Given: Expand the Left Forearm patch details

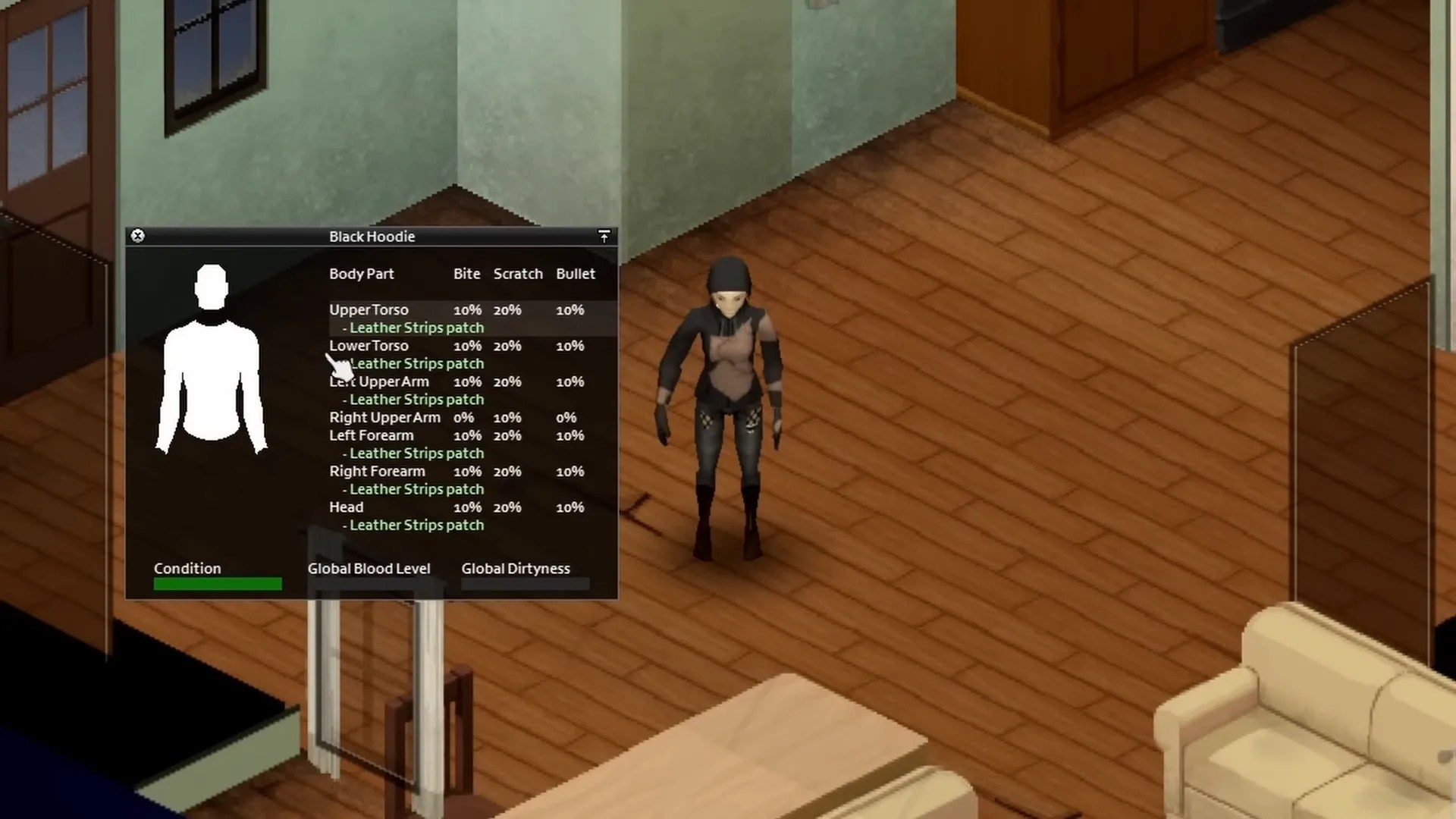Looking at the screenshot, I should pyautogui.click(x=416, y=453).
